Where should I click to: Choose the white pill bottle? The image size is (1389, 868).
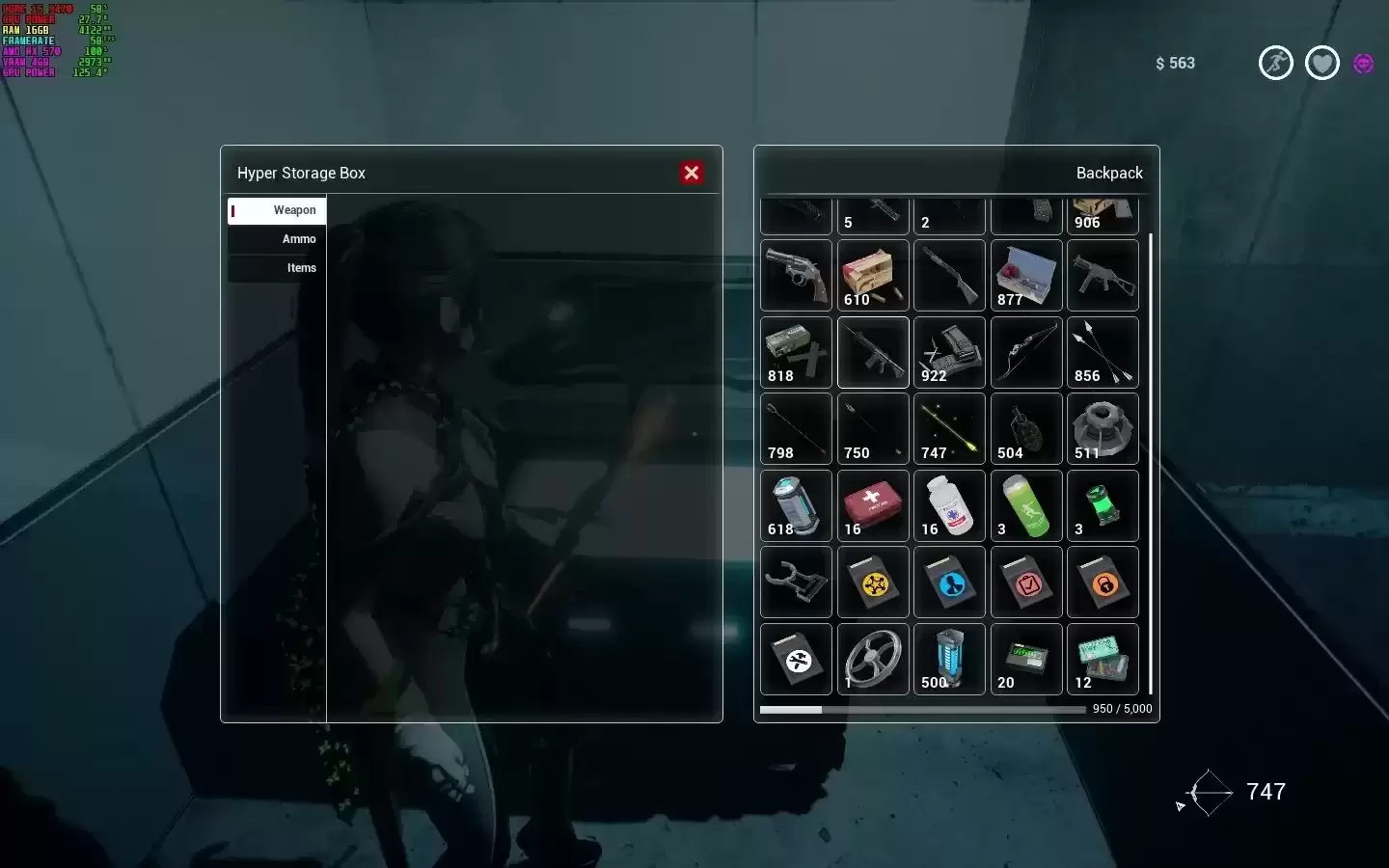point(949,505)
